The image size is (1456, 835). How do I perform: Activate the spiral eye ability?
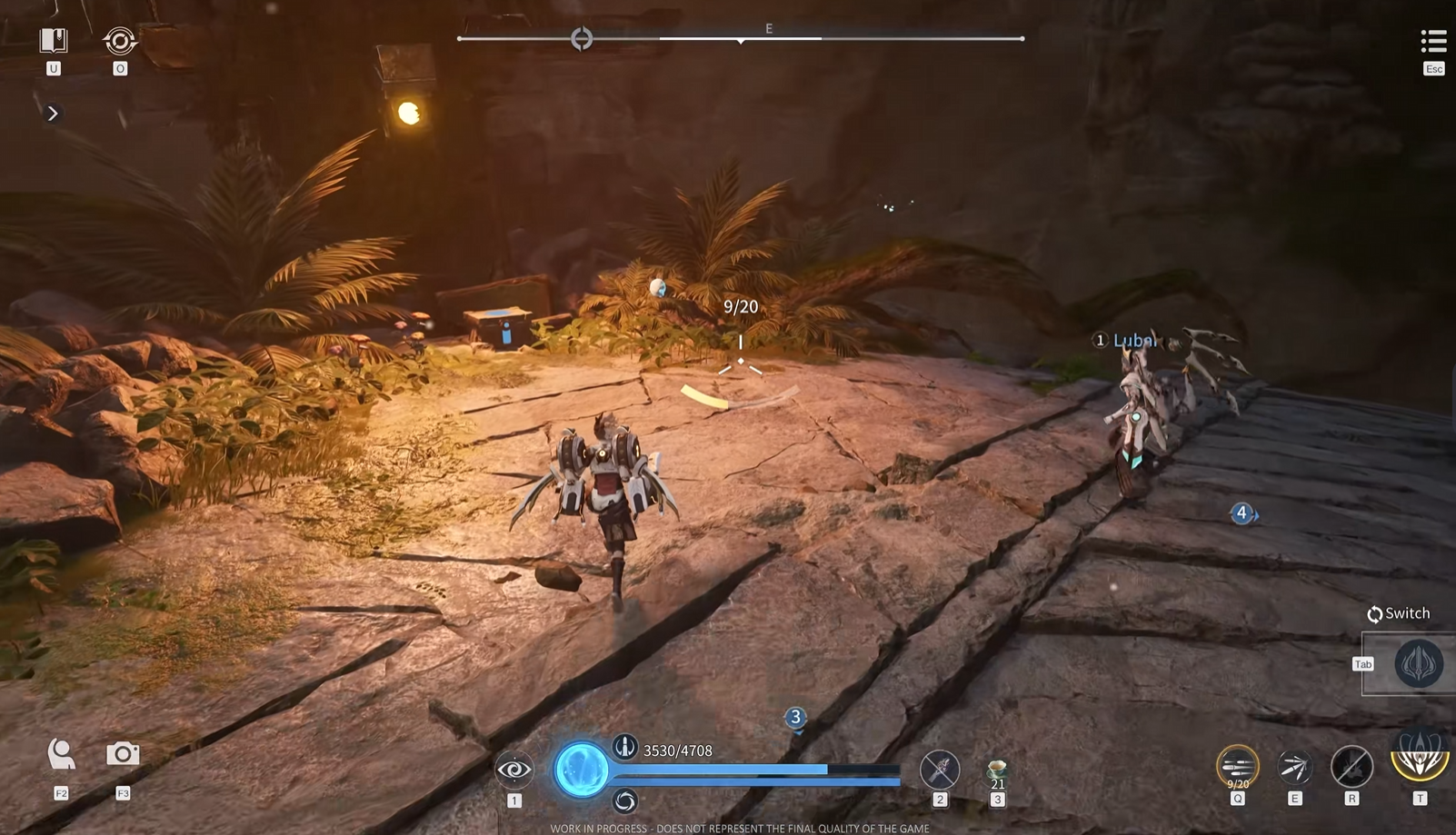tap(514, 770)
